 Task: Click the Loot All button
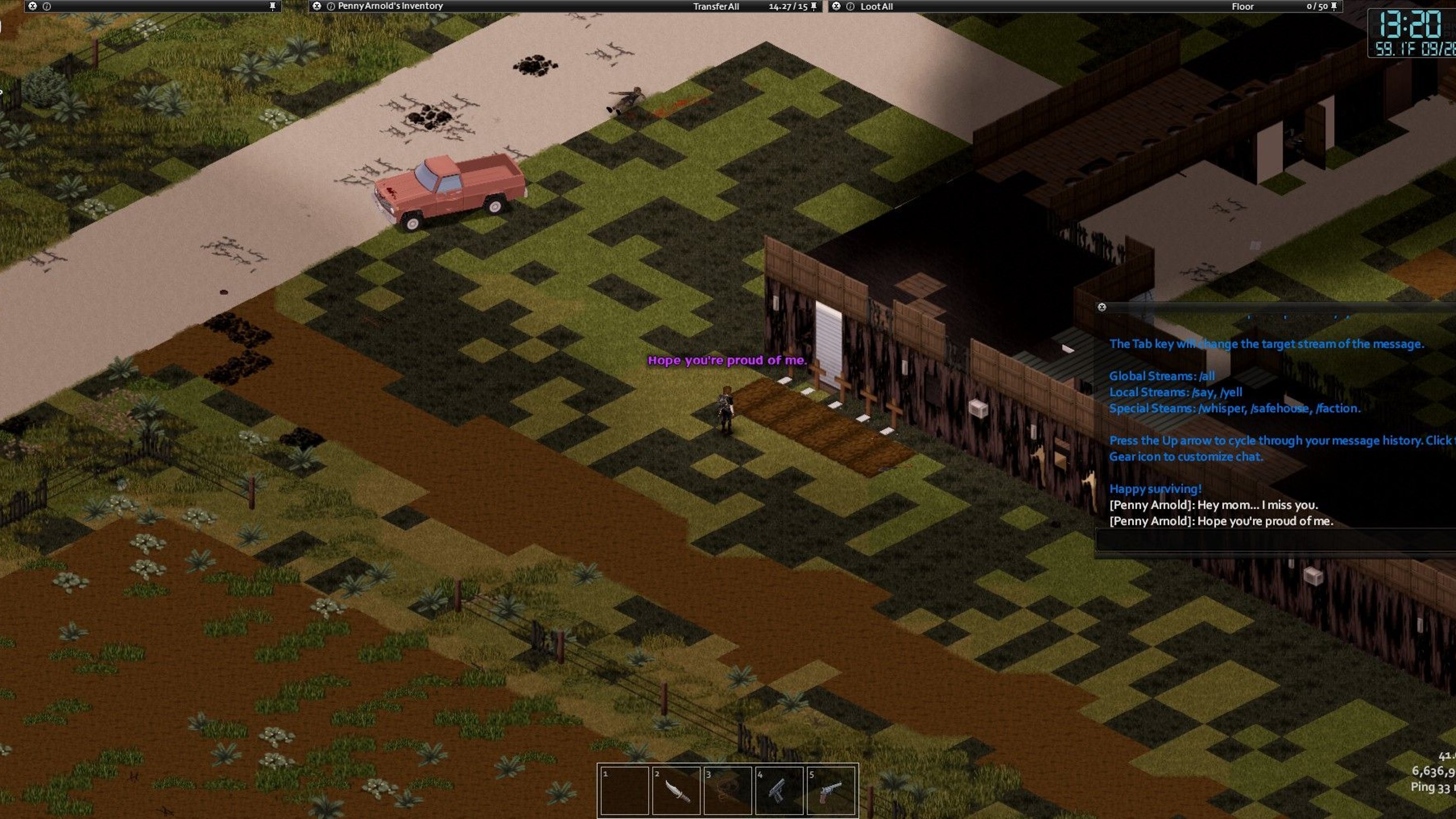[876, 7]
